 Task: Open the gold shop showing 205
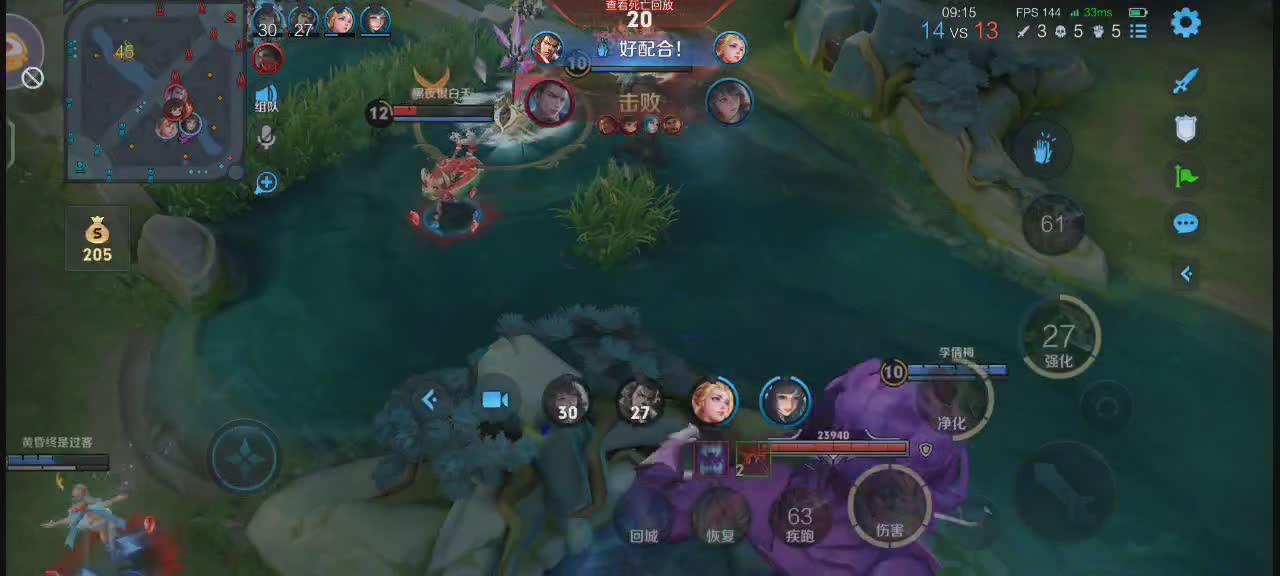coord(97,238)
